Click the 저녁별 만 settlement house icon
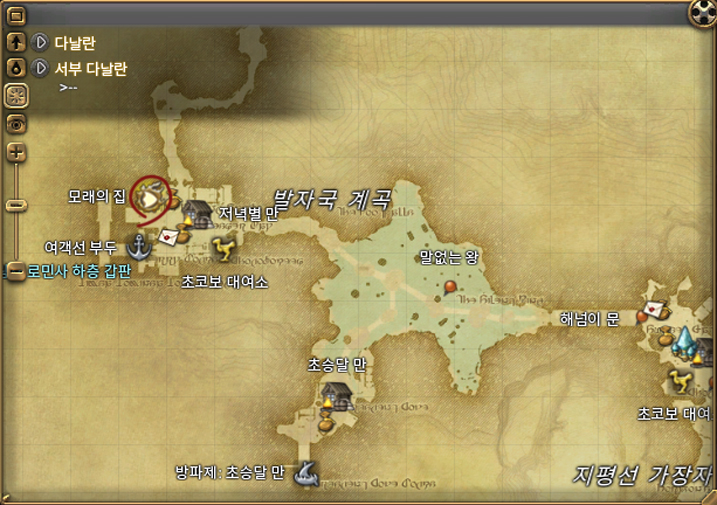This screenshot has width=717, height=505. (x=199, y=213)
